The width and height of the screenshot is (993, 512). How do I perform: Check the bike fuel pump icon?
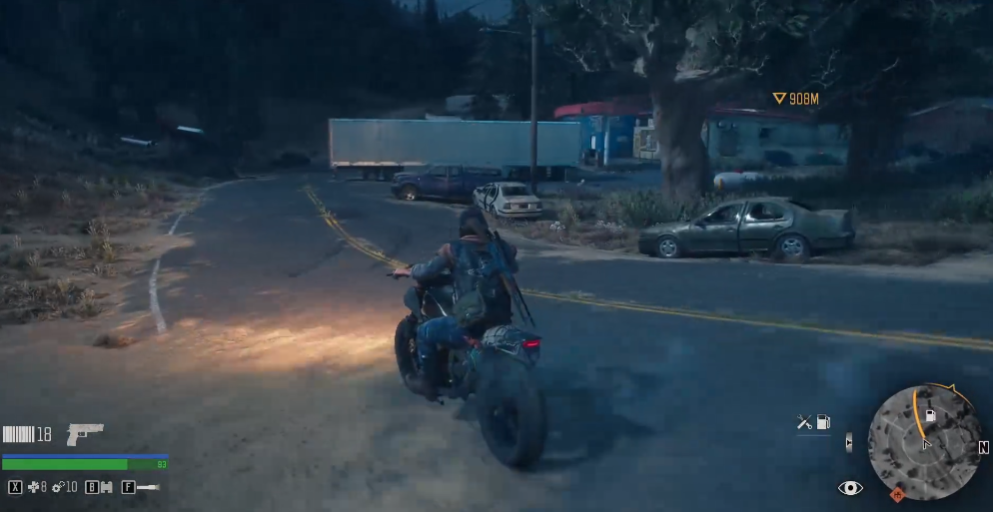[x=823, y=422]
